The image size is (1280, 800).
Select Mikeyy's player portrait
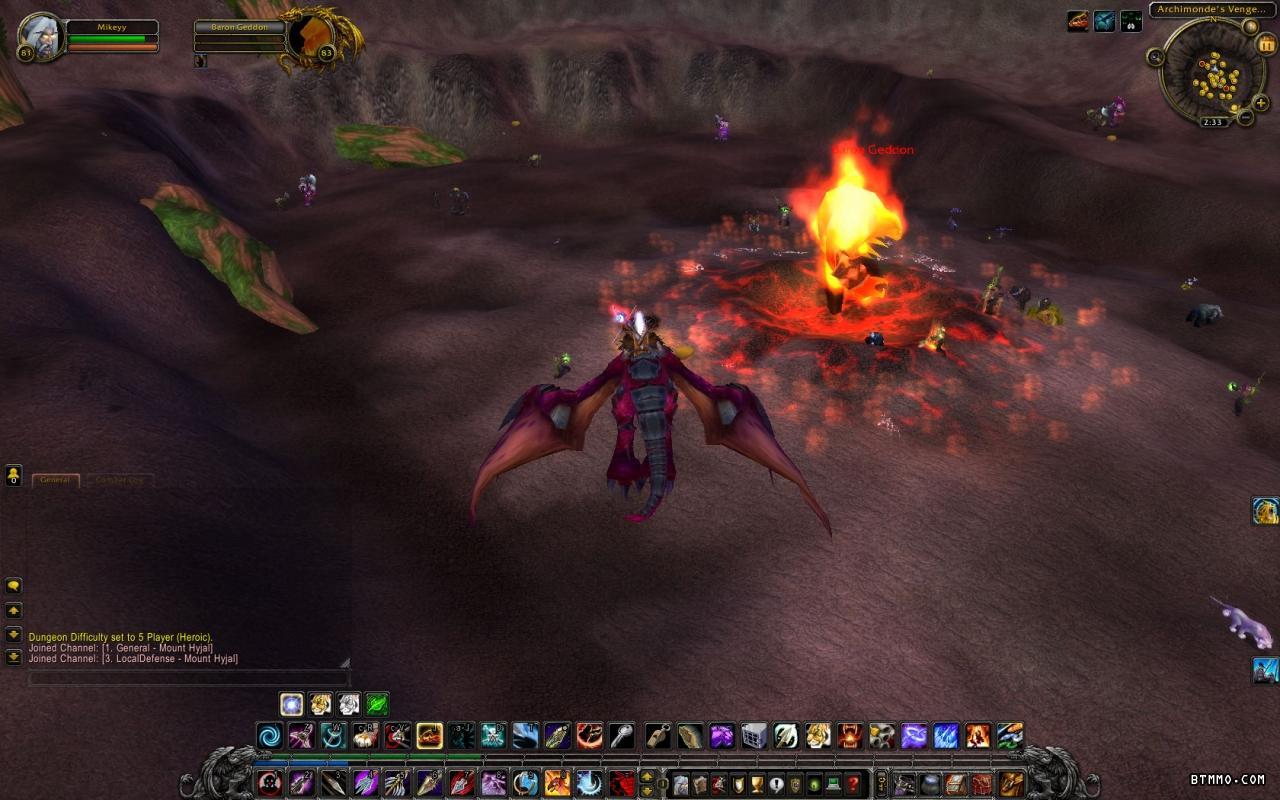click(x=41, y=37)
